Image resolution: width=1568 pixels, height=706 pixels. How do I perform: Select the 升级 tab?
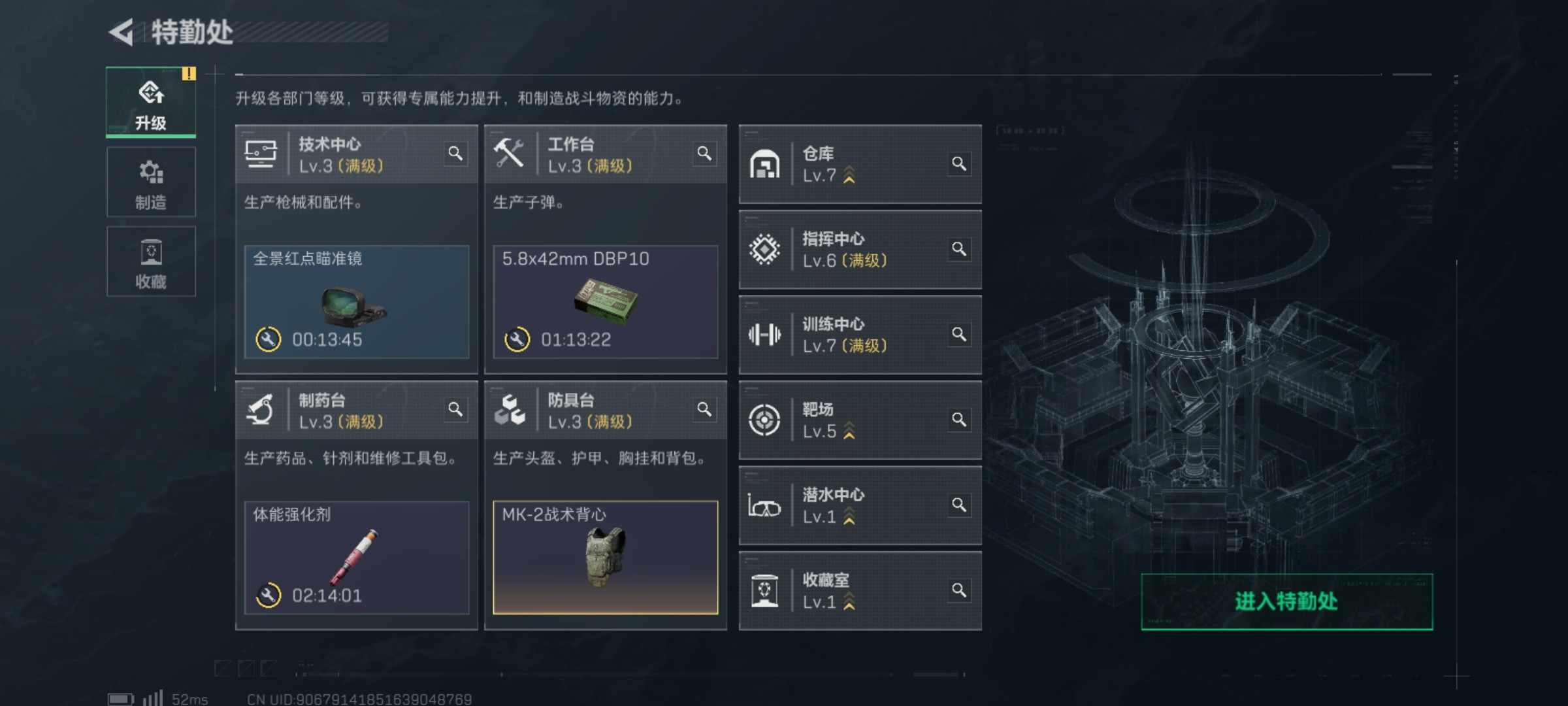(151, 103)
